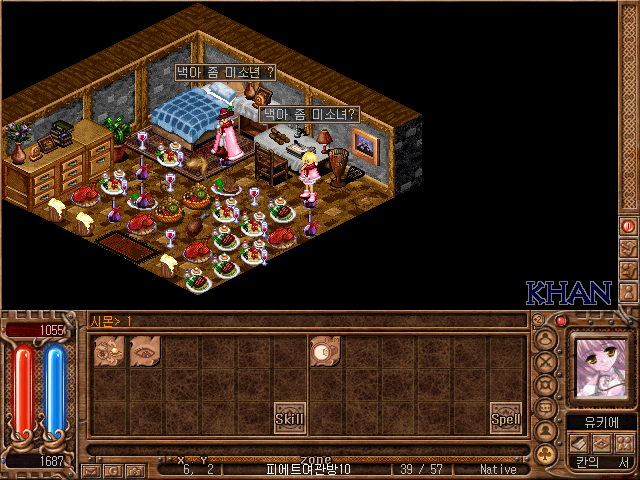The height and width of the screenshot is (480, 640).
Task: Select the gear-and-orb scroll slot
Action: pos(110,351)
